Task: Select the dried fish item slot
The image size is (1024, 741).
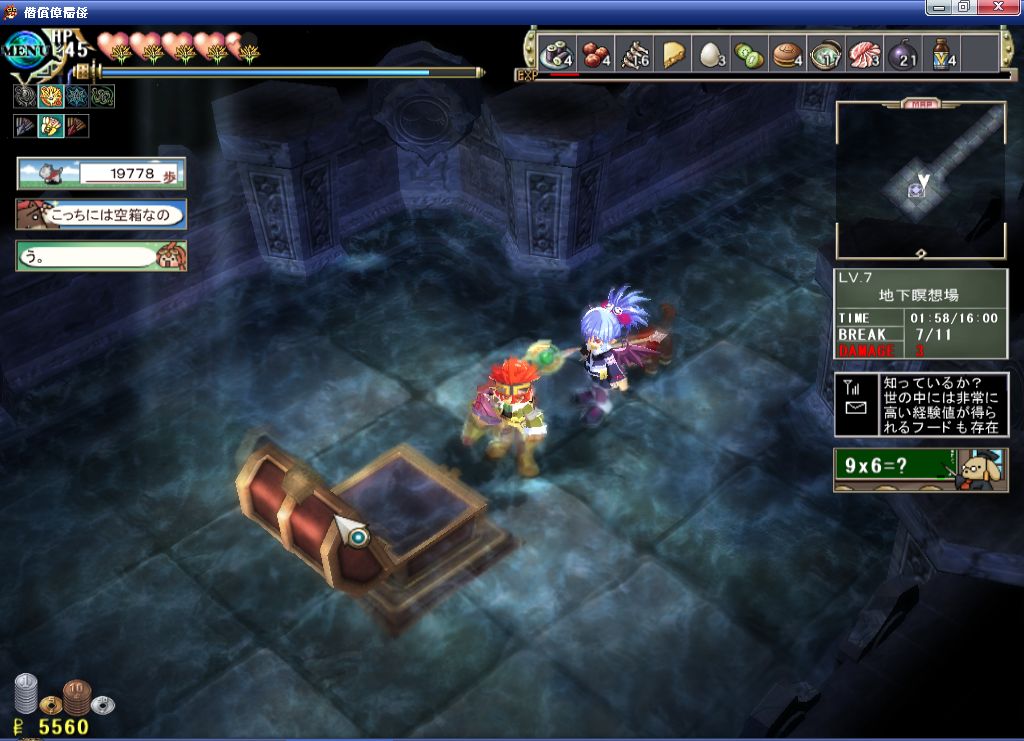Action: coord(634,54)
